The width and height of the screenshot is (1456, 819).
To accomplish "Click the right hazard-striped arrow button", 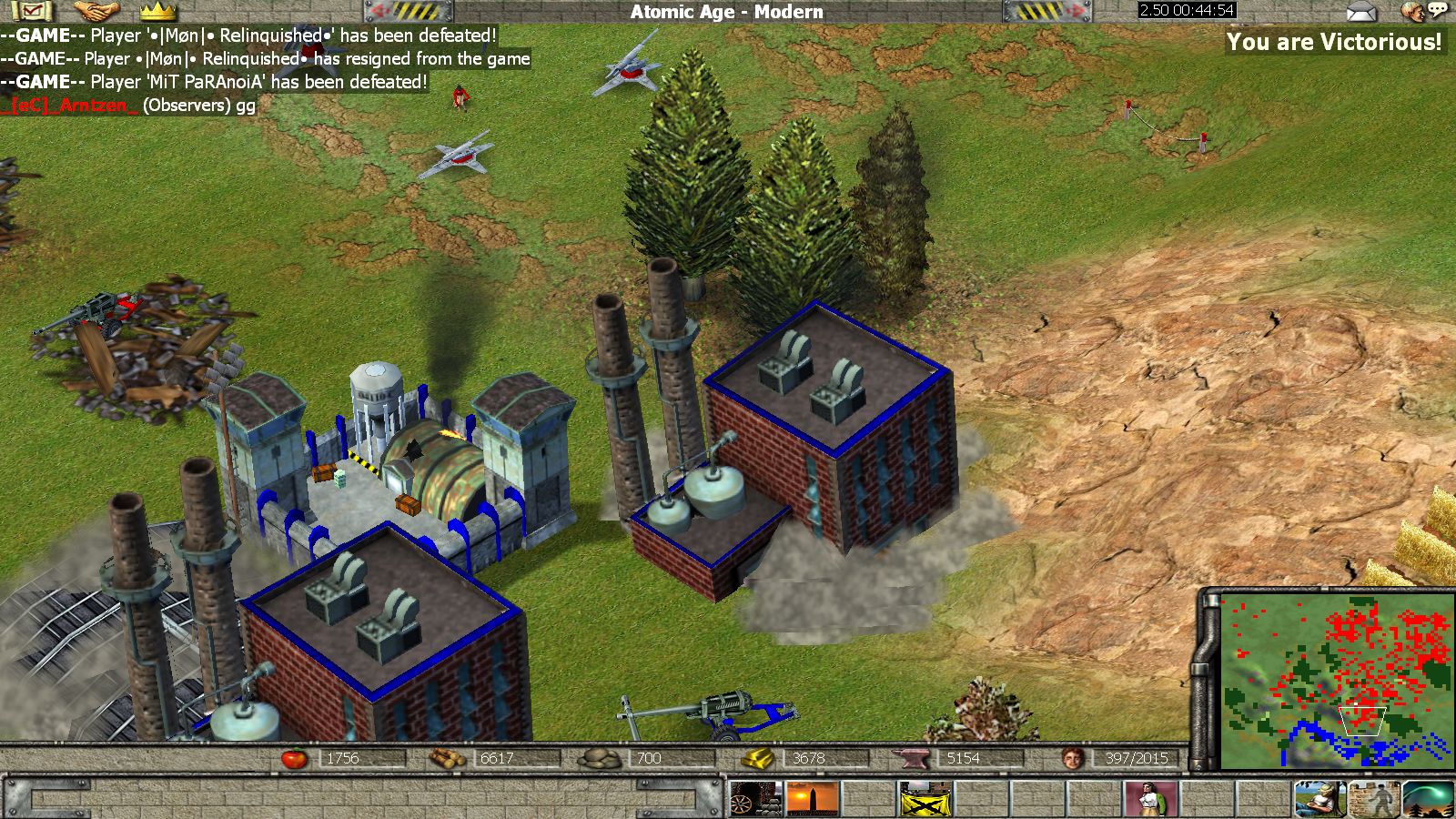I will (1046, 11).
